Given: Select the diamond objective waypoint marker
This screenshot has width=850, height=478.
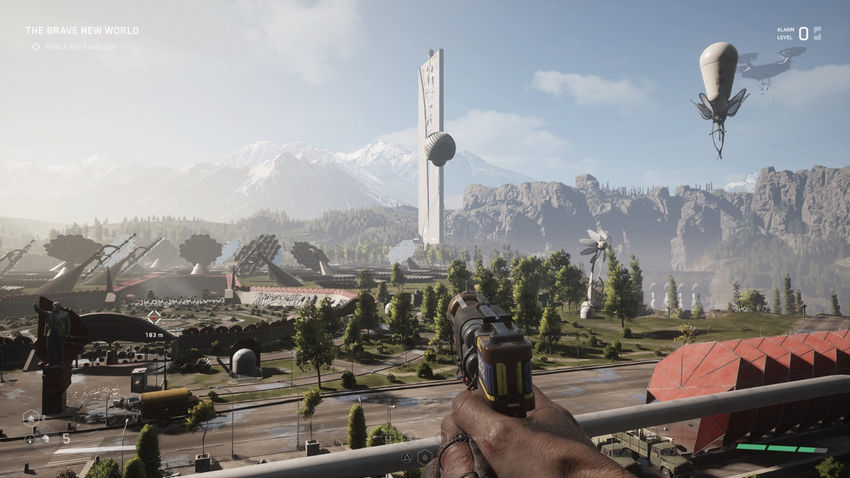Looking at the screenshot, I should [154, 317].
